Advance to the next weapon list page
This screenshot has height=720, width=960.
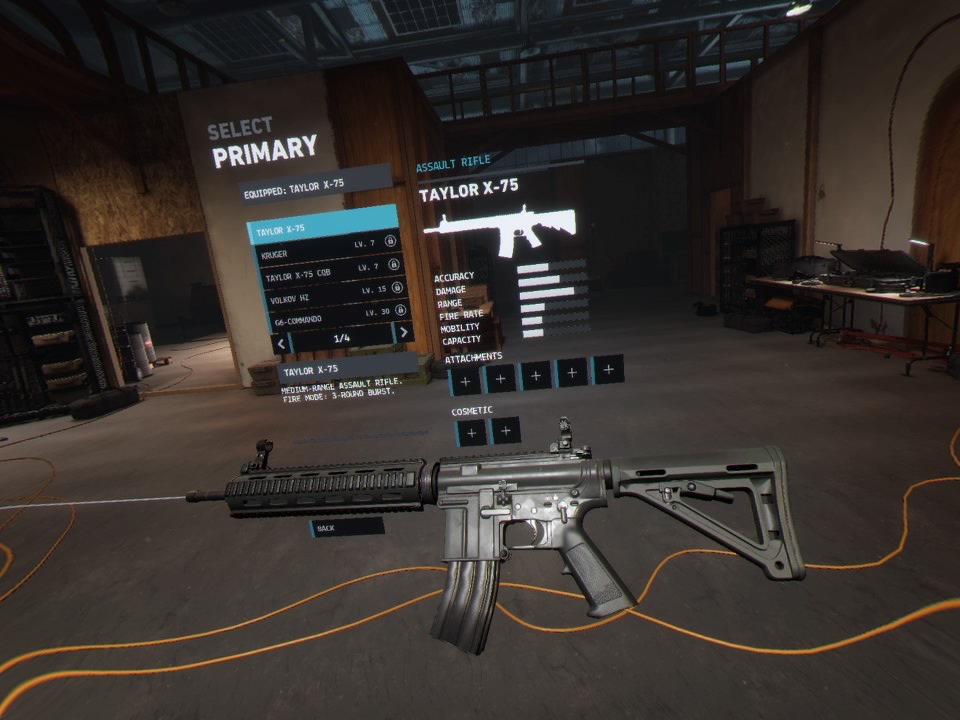tap(403, 333)
